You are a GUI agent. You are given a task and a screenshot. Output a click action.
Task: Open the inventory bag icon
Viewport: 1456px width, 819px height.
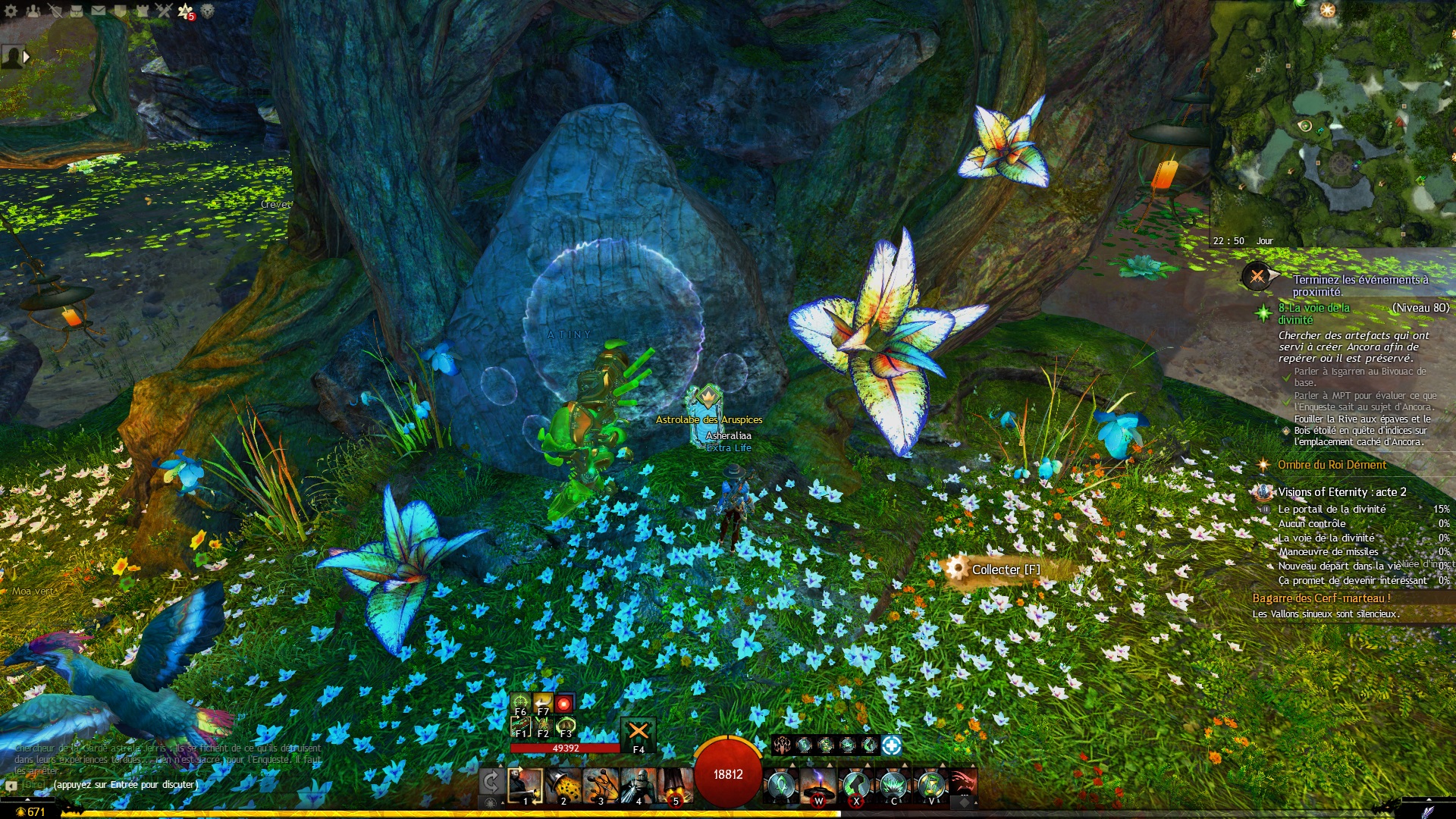click(77, 11)
